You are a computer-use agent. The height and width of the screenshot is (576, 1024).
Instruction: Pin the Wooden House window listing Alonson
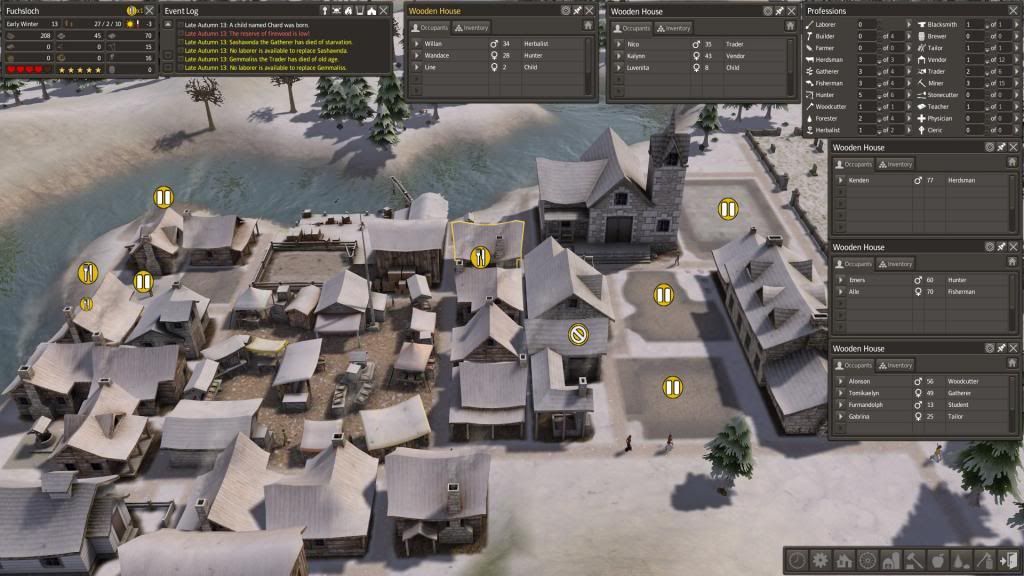pos(1001,349)
